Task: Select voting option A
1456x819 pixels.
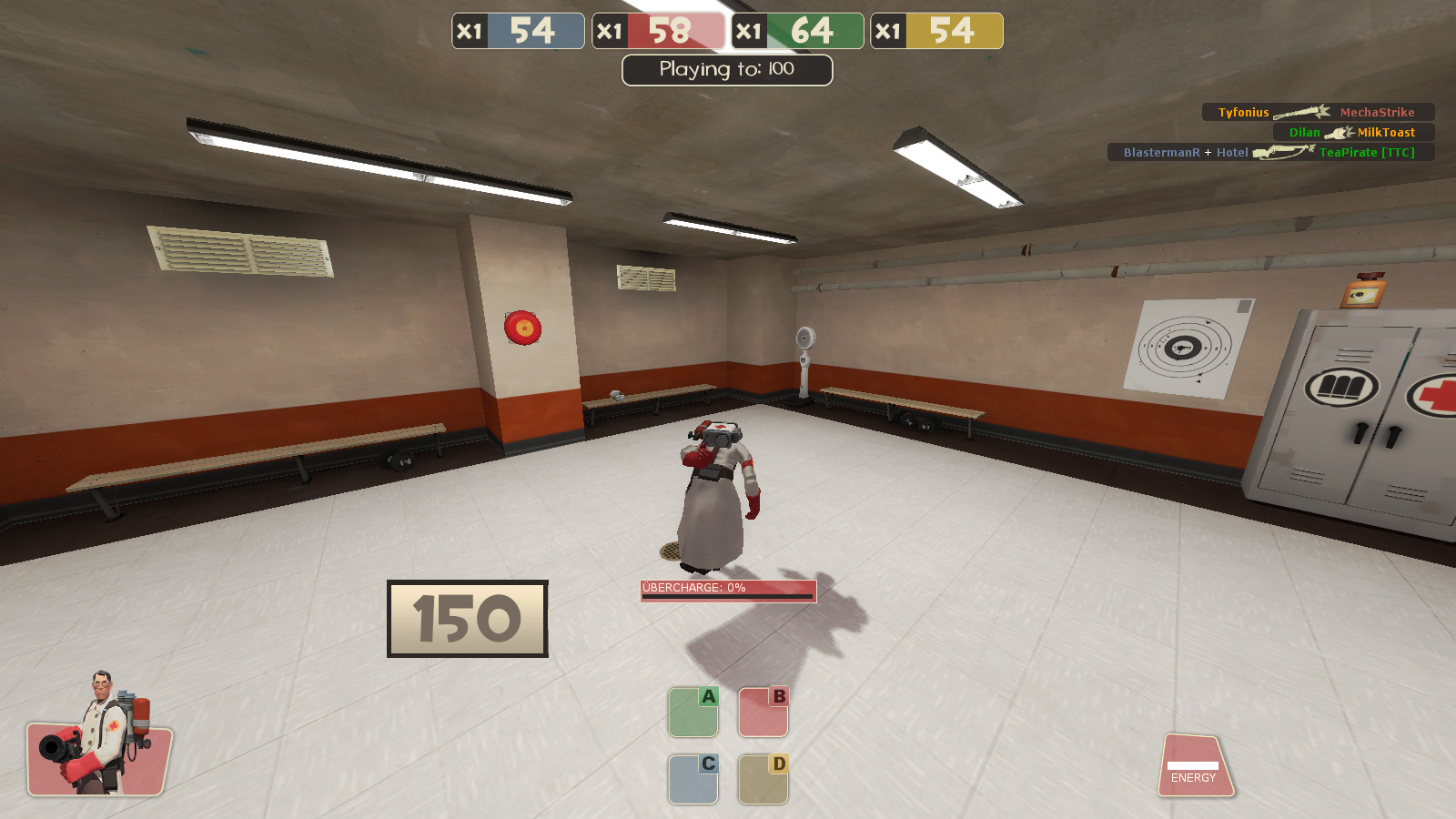Action: coord(693,713)
